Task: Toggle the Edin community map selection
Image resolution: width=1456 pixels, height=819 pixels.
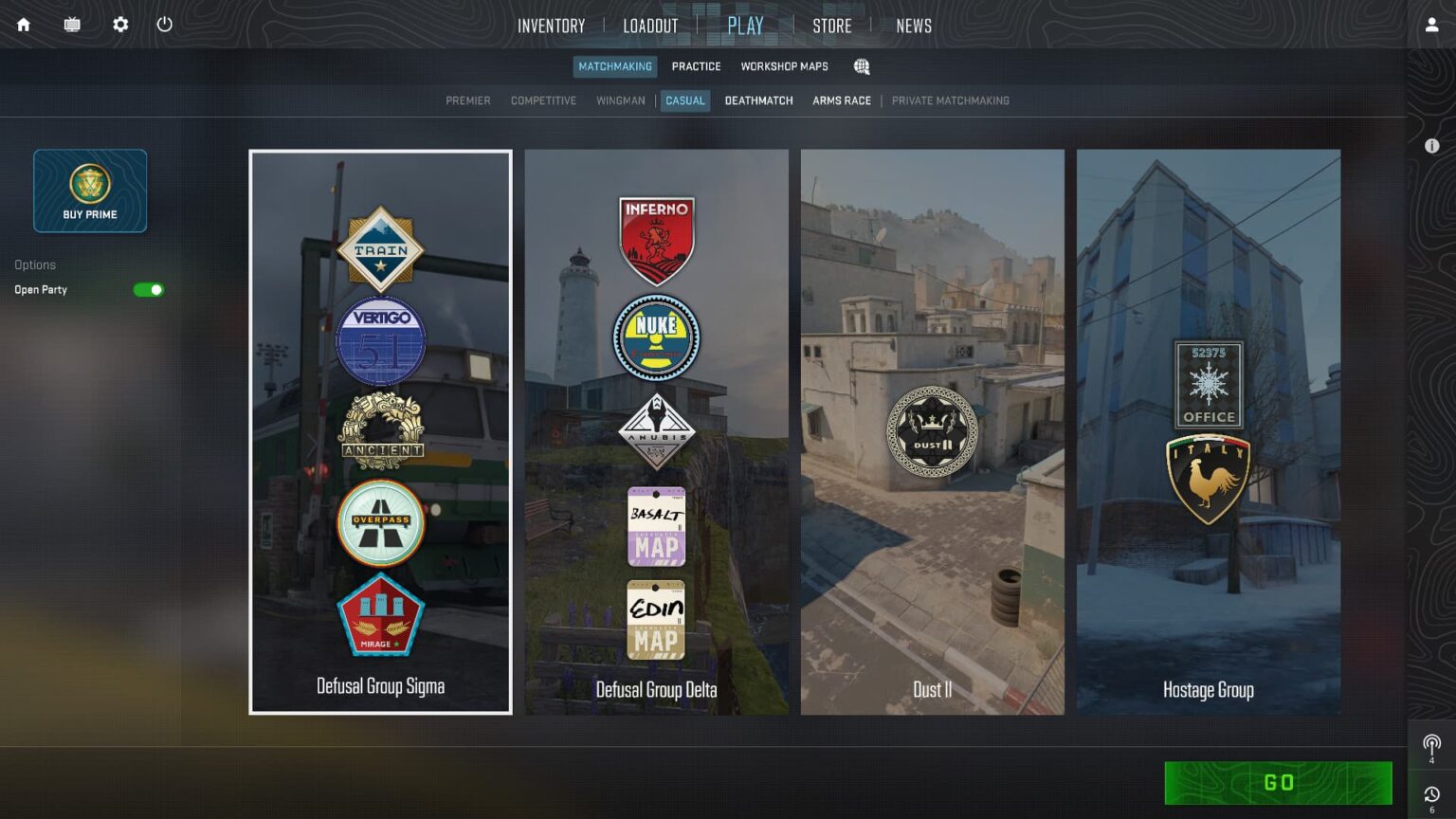Action: 656,620
